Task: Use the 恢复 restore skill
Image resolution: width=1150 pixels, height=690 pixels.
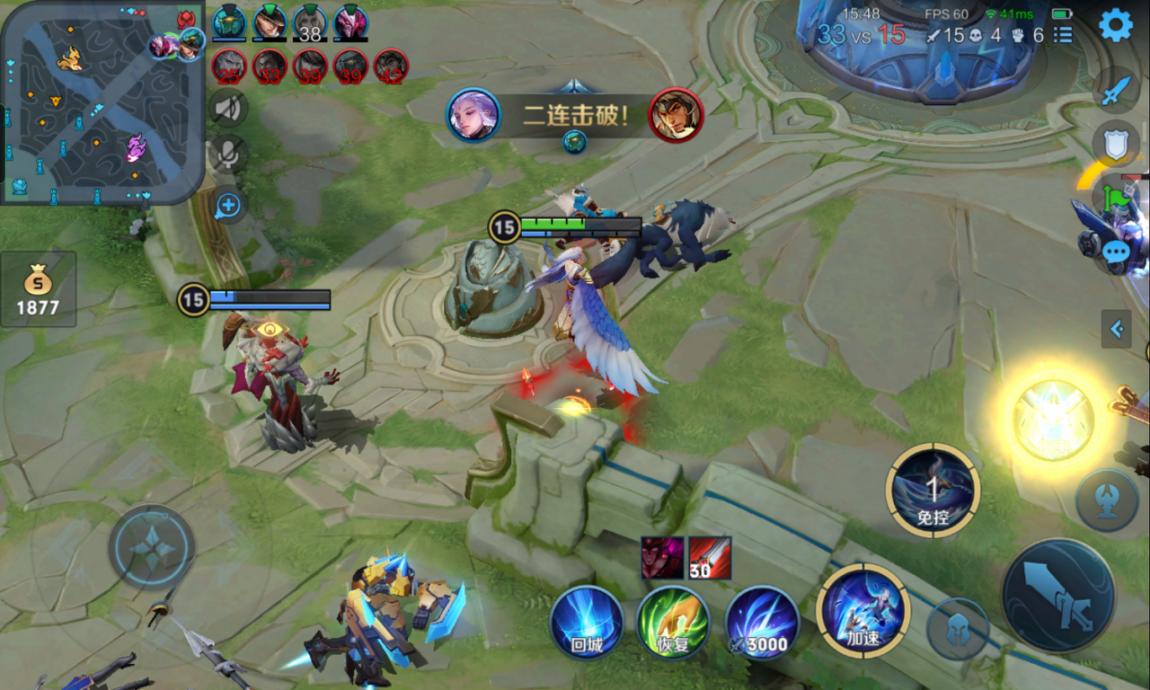Action: pyautogui.click(x=673, y=622)
